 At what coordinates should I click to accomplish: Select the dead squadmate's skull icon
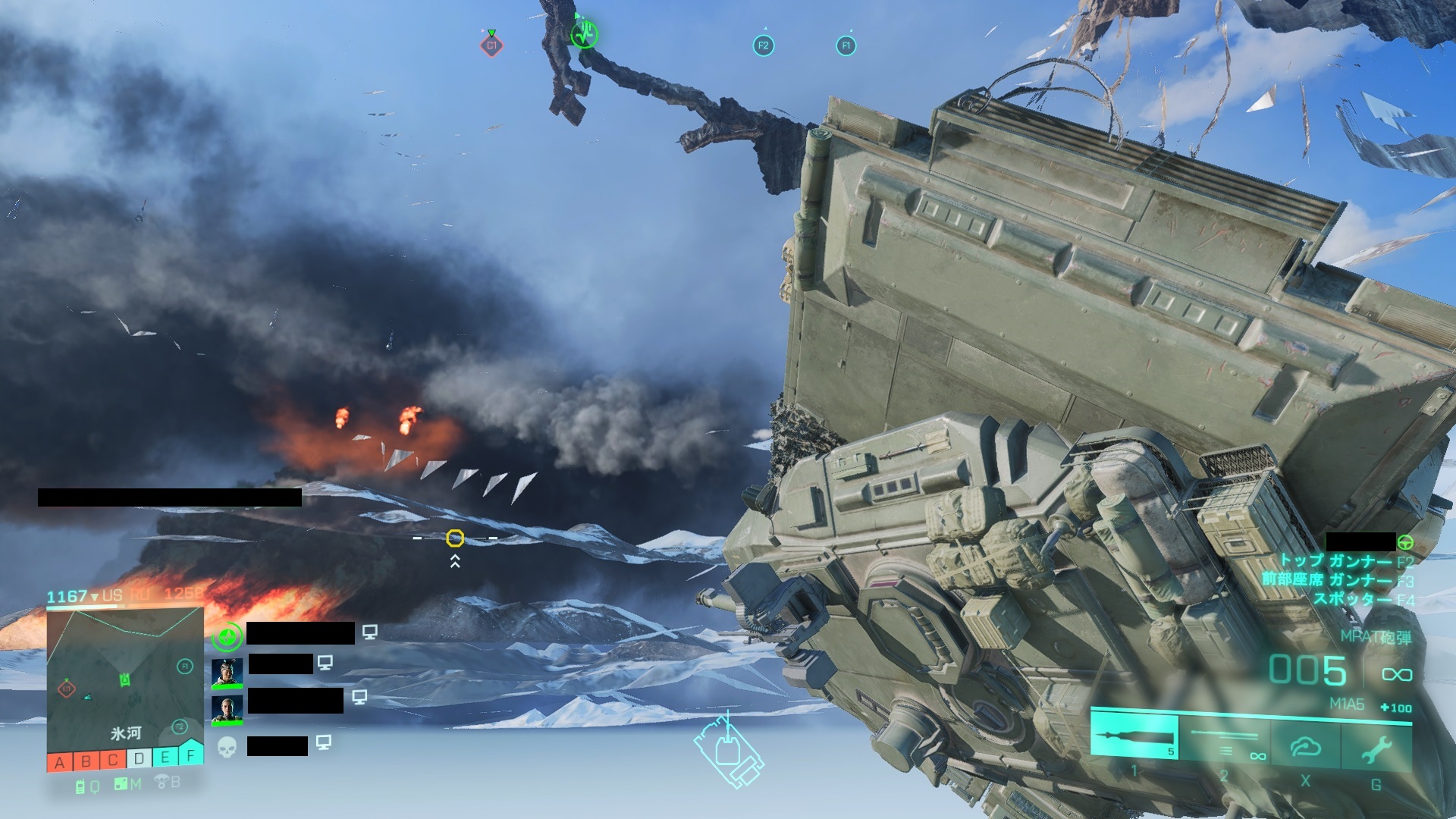pos(227,747)
